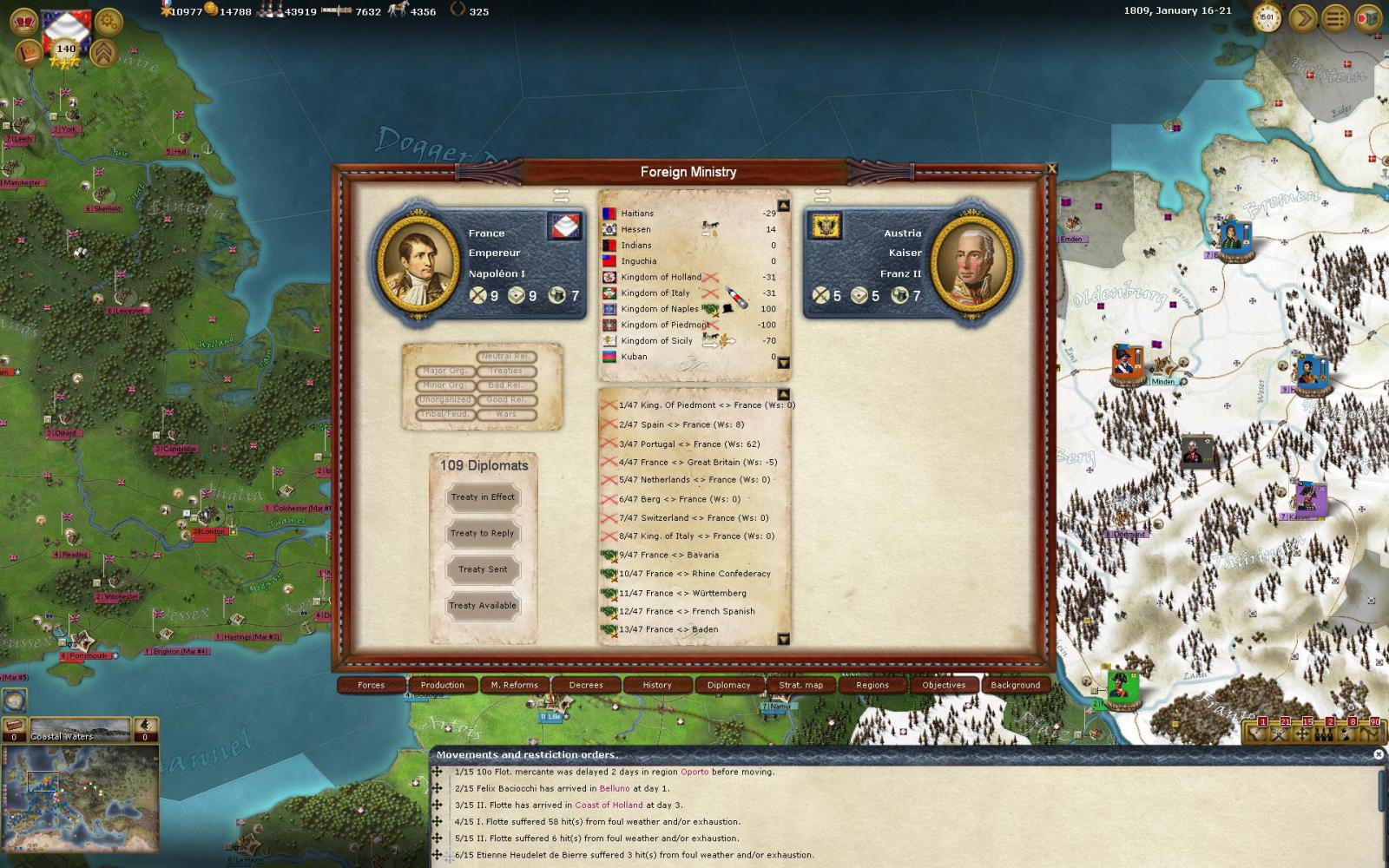
Task: Select Kingdom of Naples in nation list
Action: click(x=660, y=309)
